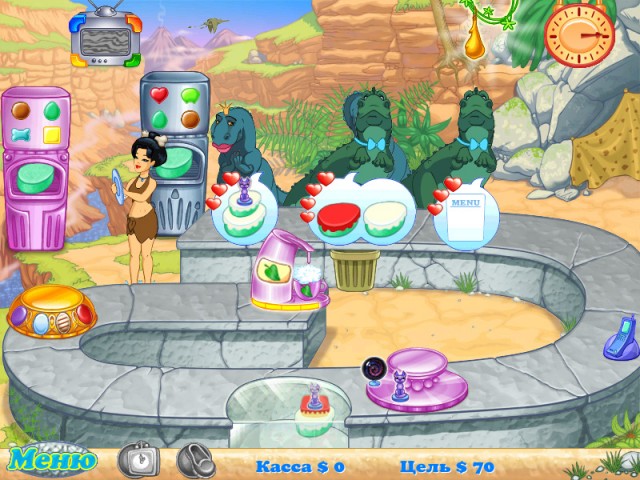Select the tiered cake order bubble

(244, 209)
